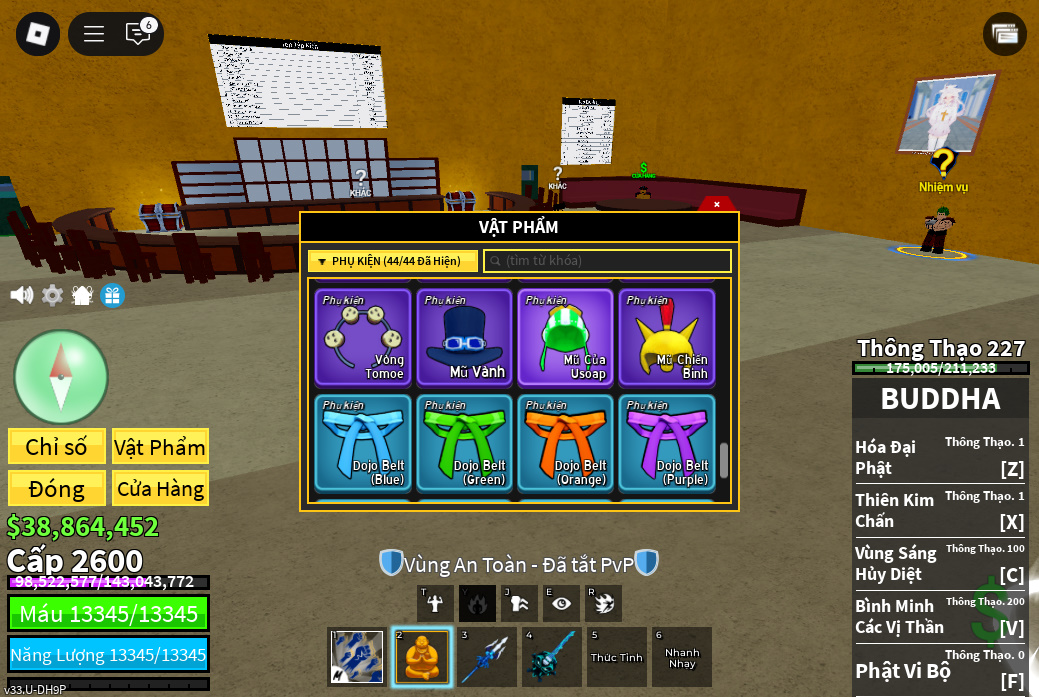Pick the Mũ Chiến Binh helmet
This screenshot has width=1039, height=697.
coord(666,337)
